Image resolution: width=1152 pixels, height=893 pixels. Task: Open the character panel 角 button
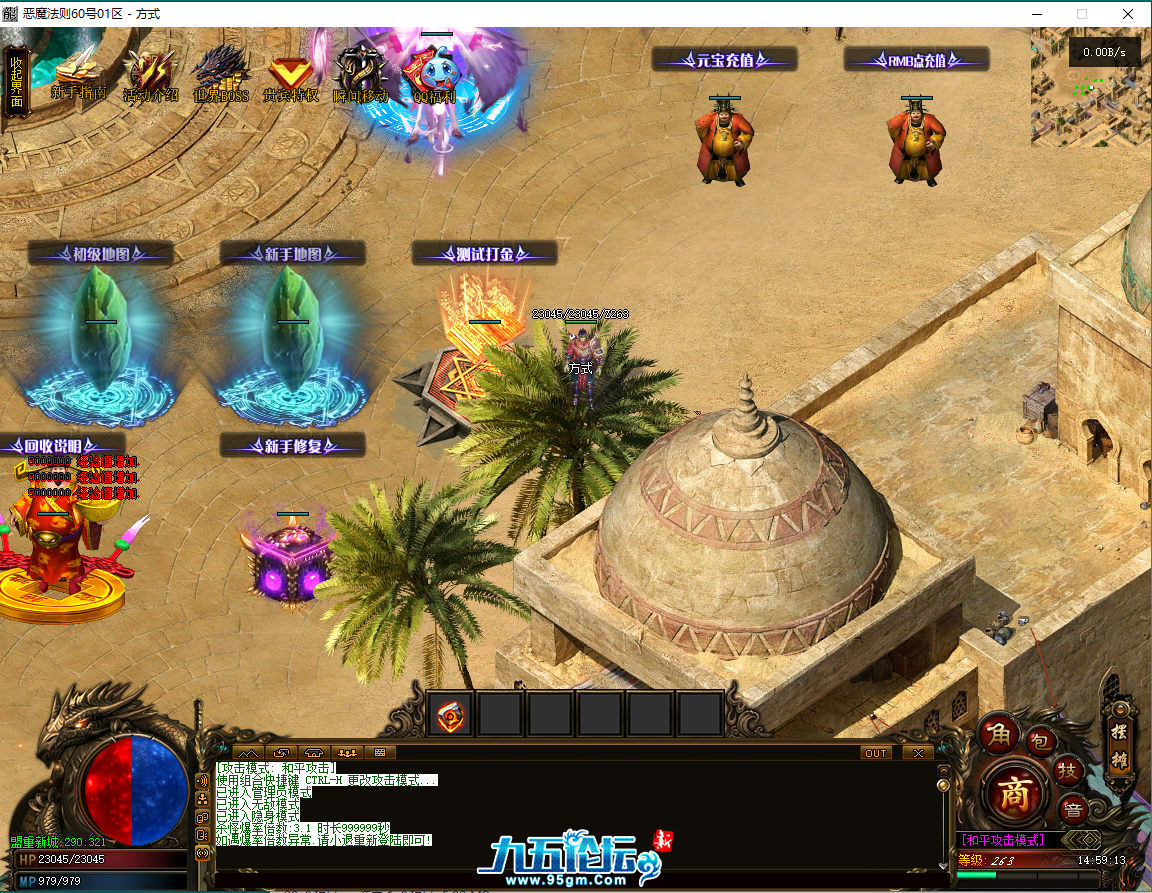click(997, 736)
